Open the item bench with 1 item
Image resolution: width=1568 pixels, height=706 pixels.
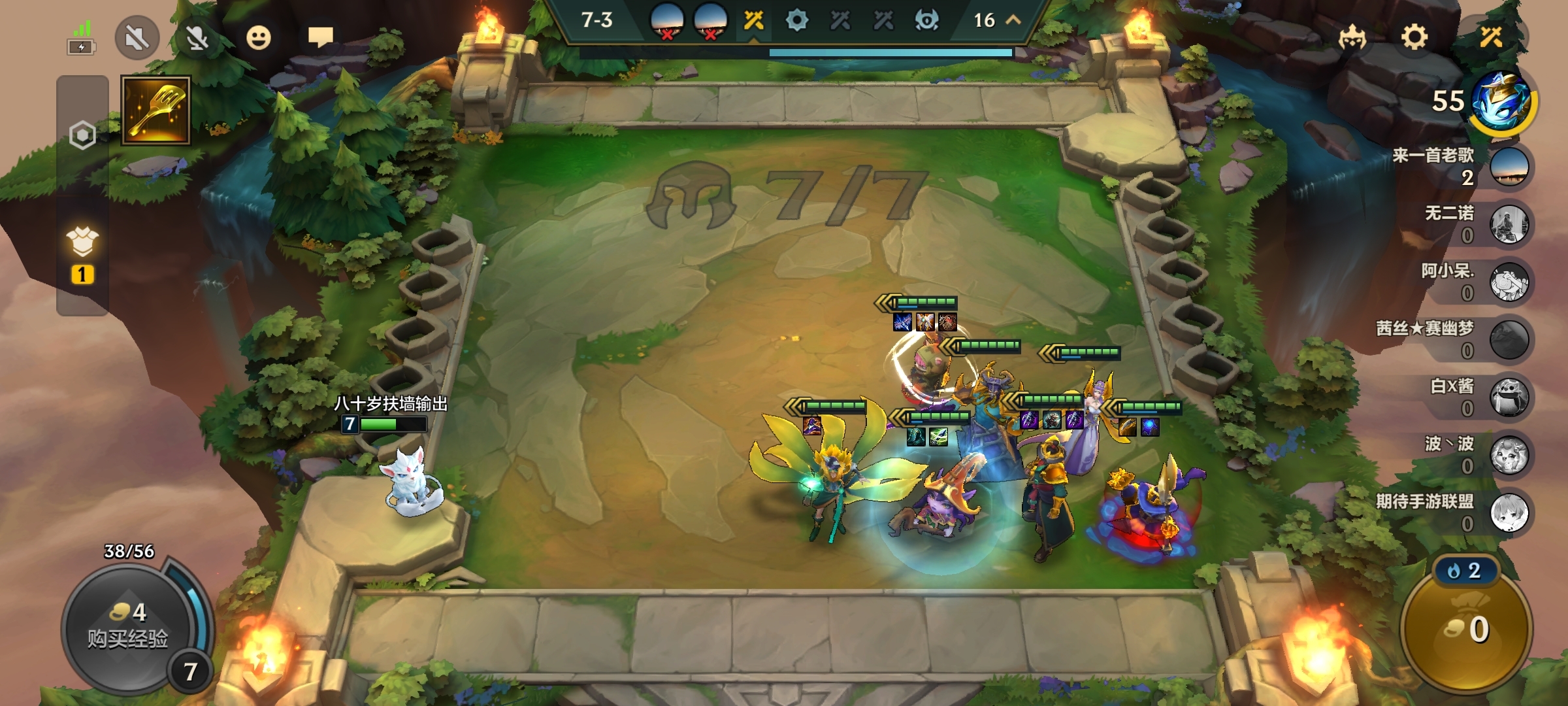[82, 255]
